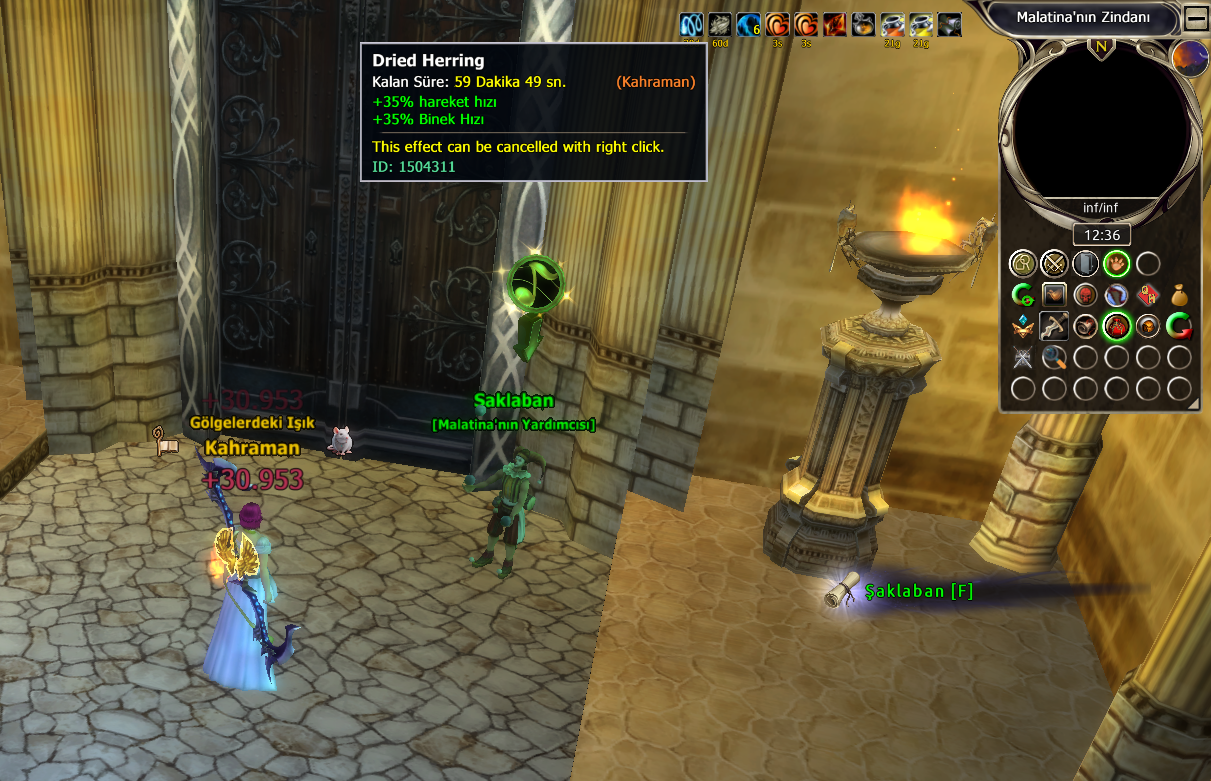This screenshot has height=781, width=1211.
Task: Click the winged blue gem emblem icon
Action: [x=1022, y=326]
